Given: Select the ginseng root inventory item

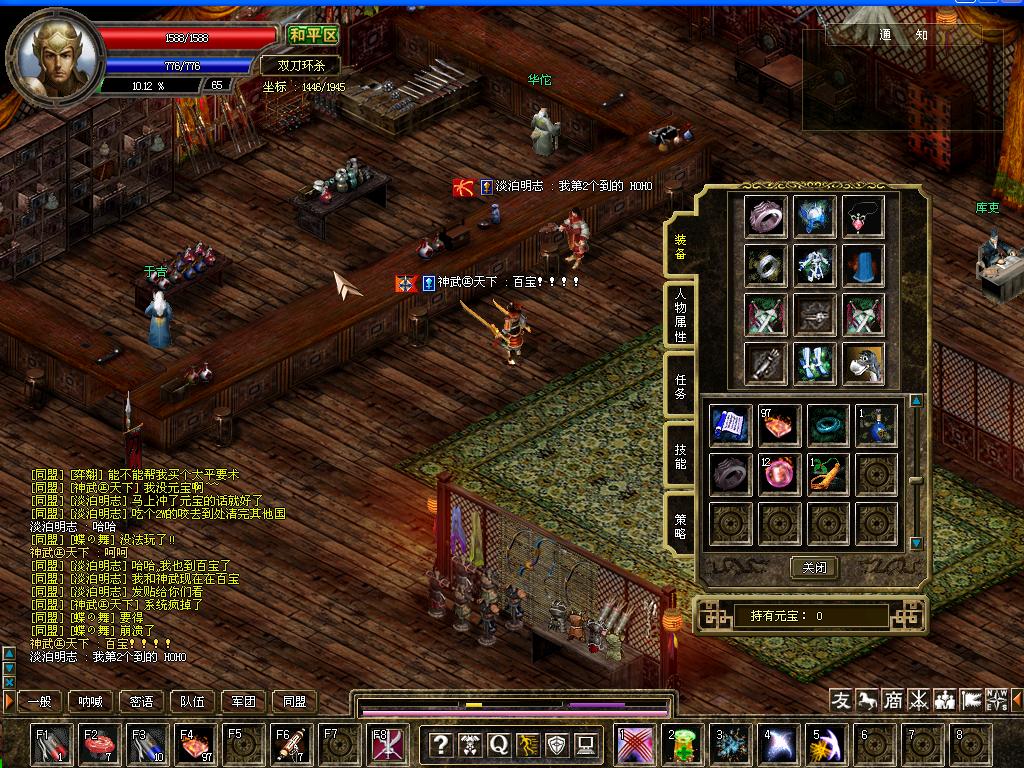Looking at the screenshot, I should 827,474.
